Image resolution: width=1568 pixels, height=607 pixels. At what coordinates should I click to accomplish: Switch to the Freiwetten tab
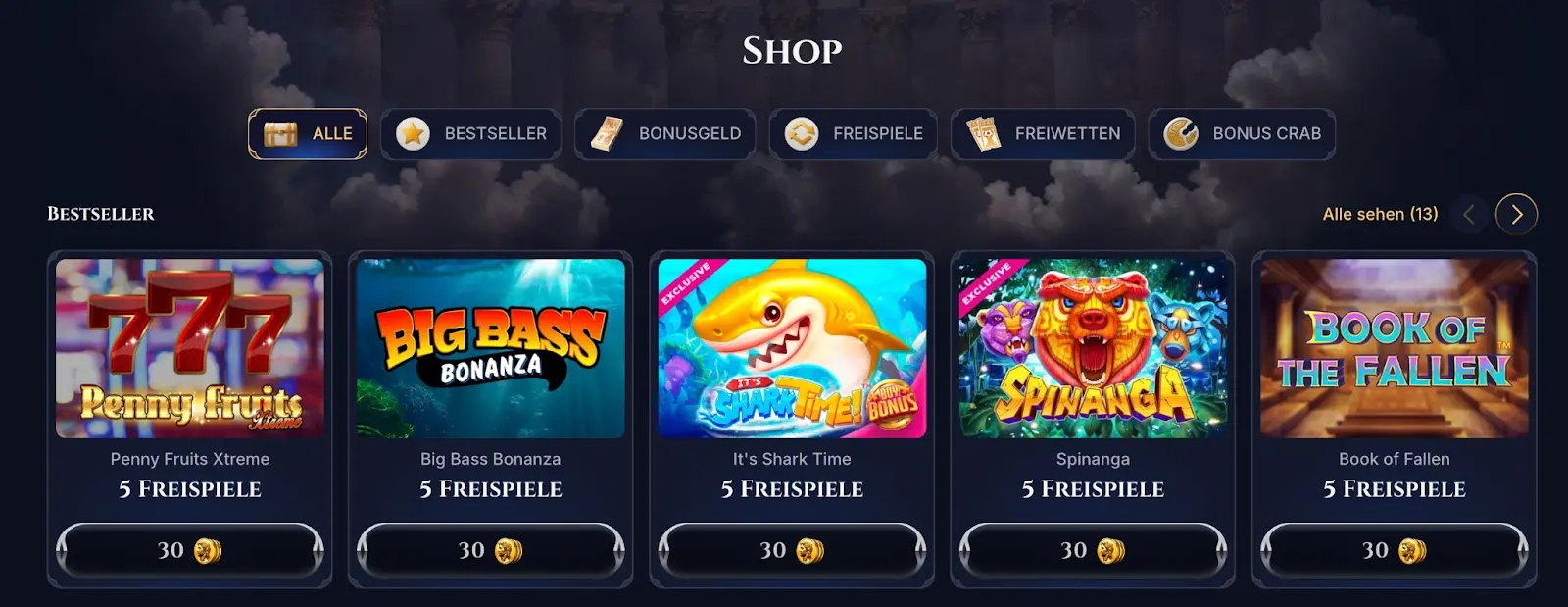(x=1043, y=133)
